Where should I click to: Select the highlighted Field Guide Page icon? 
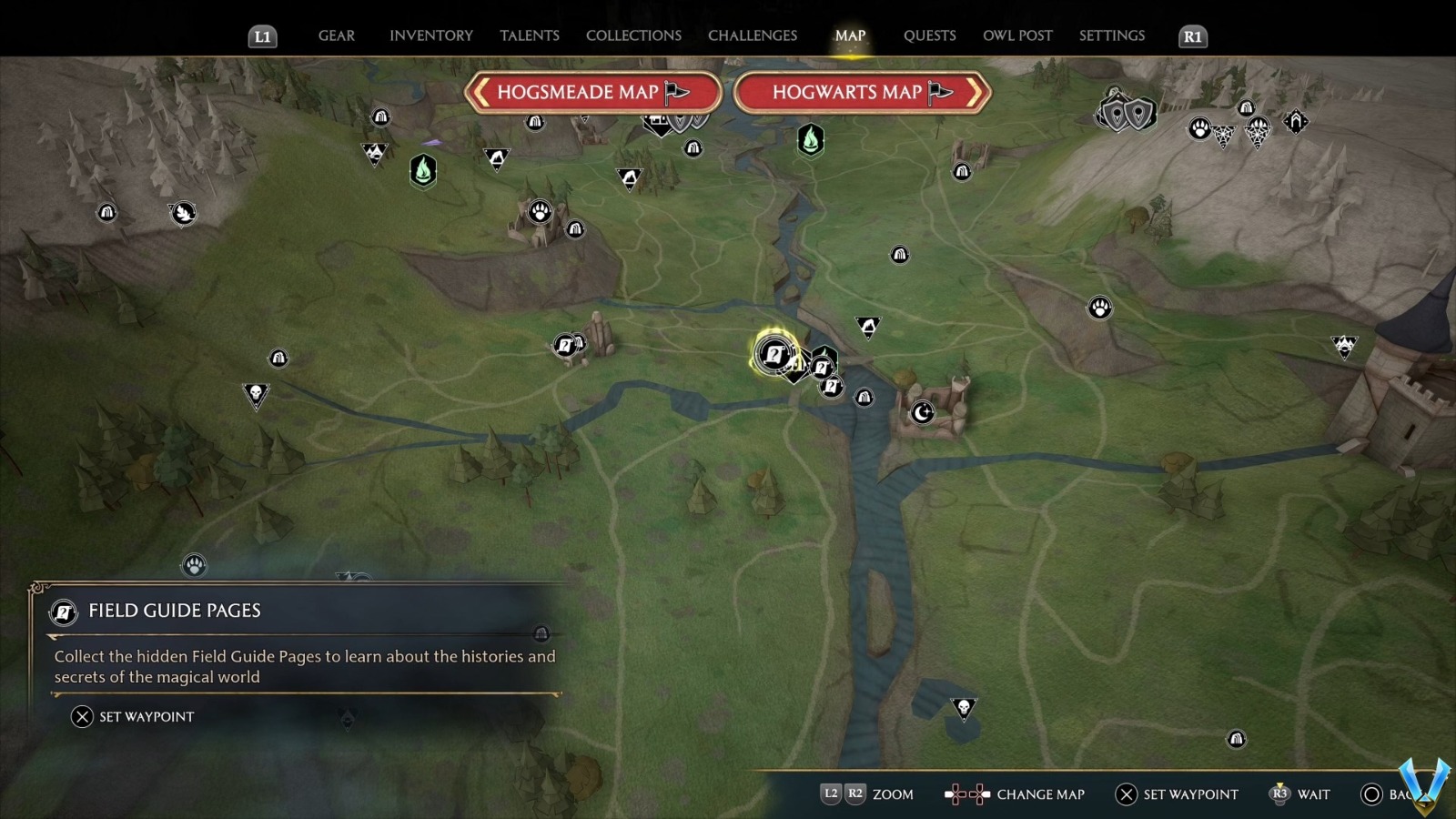pyautogui.click(x=774, y=355)
